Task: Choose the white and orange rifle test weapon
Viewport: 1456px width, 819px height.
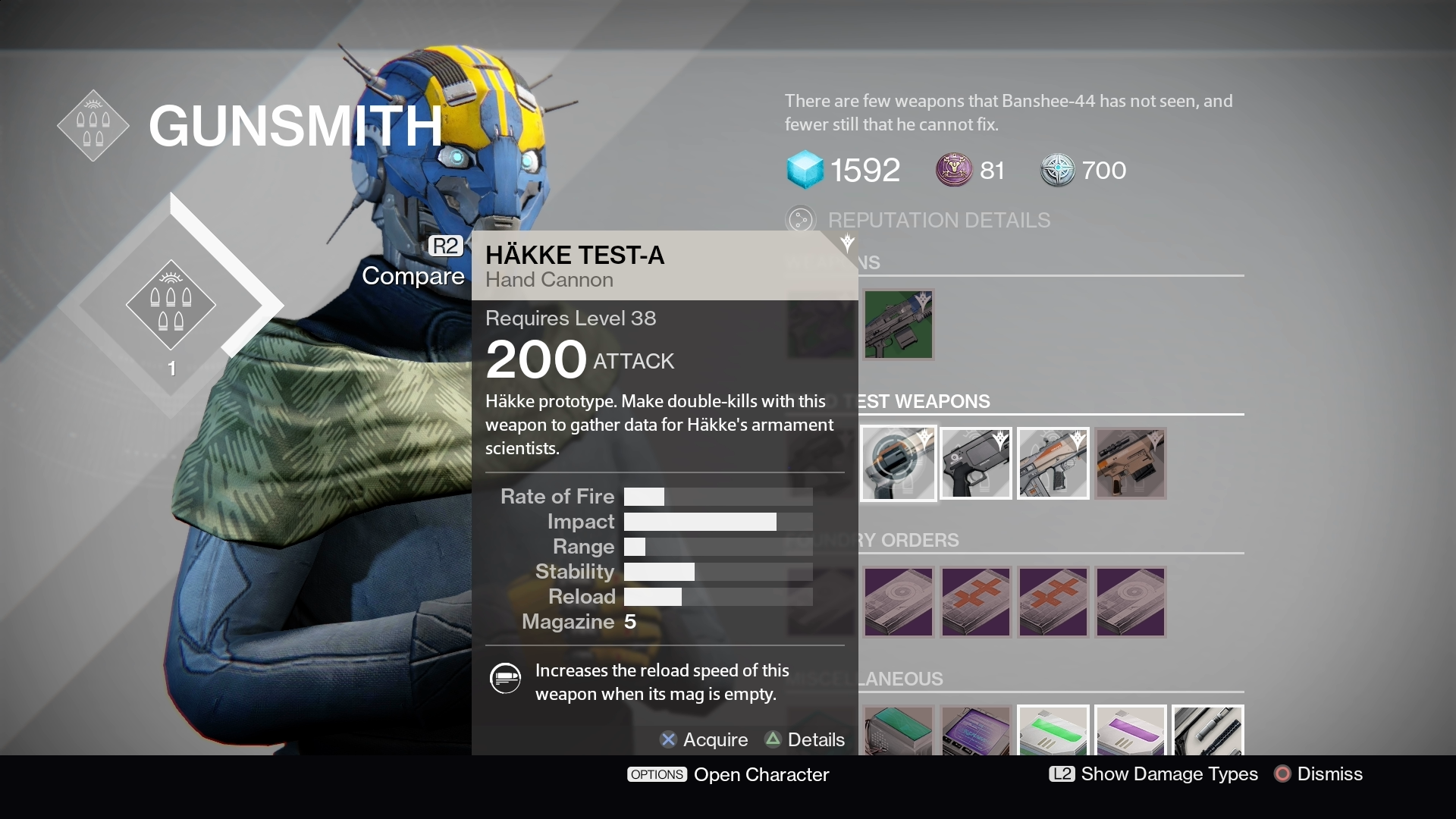Action: (x=1053, y=463)
